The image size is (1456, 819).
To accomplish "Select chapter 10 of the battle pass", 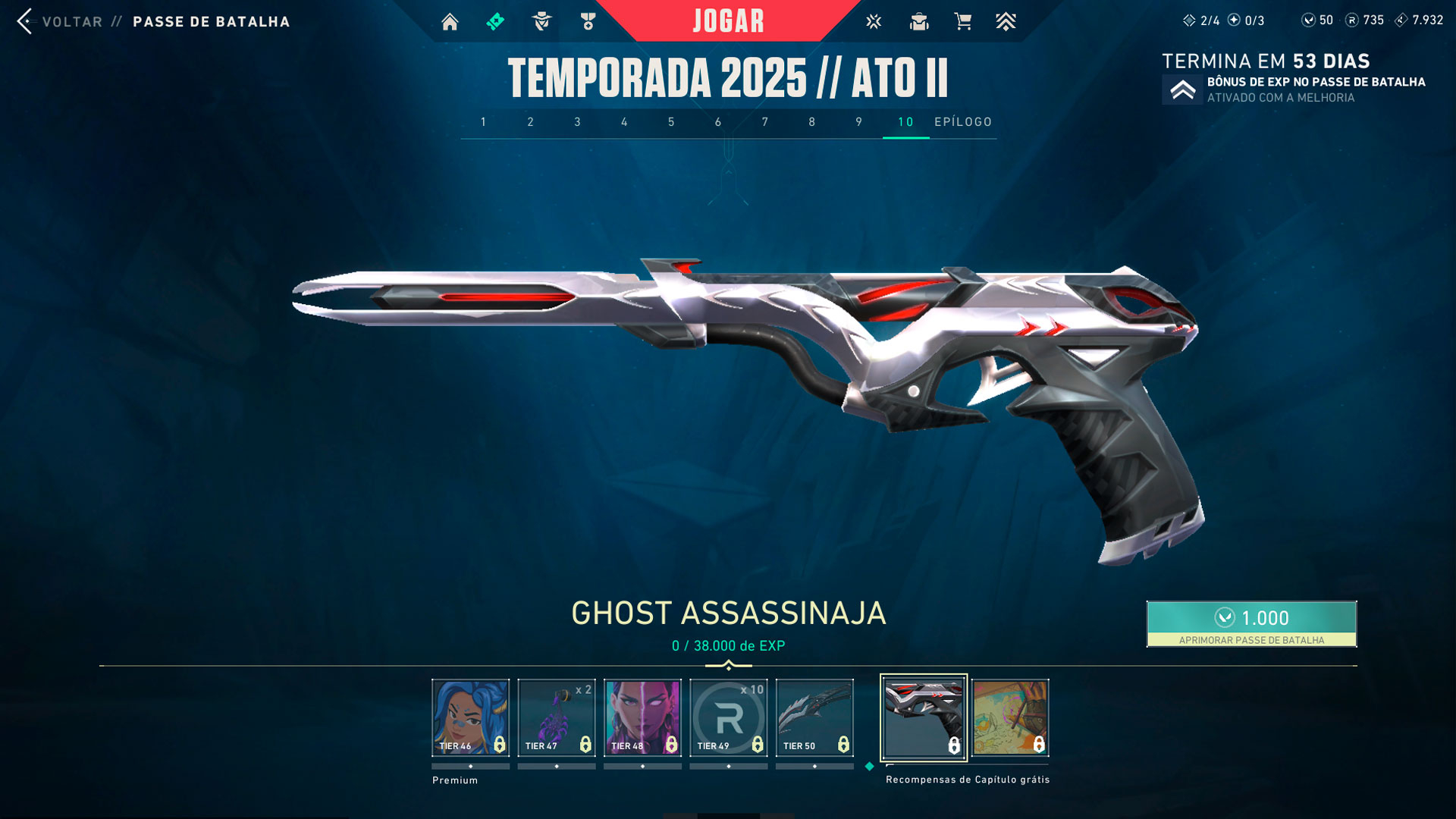I will (x=902, y=121).
